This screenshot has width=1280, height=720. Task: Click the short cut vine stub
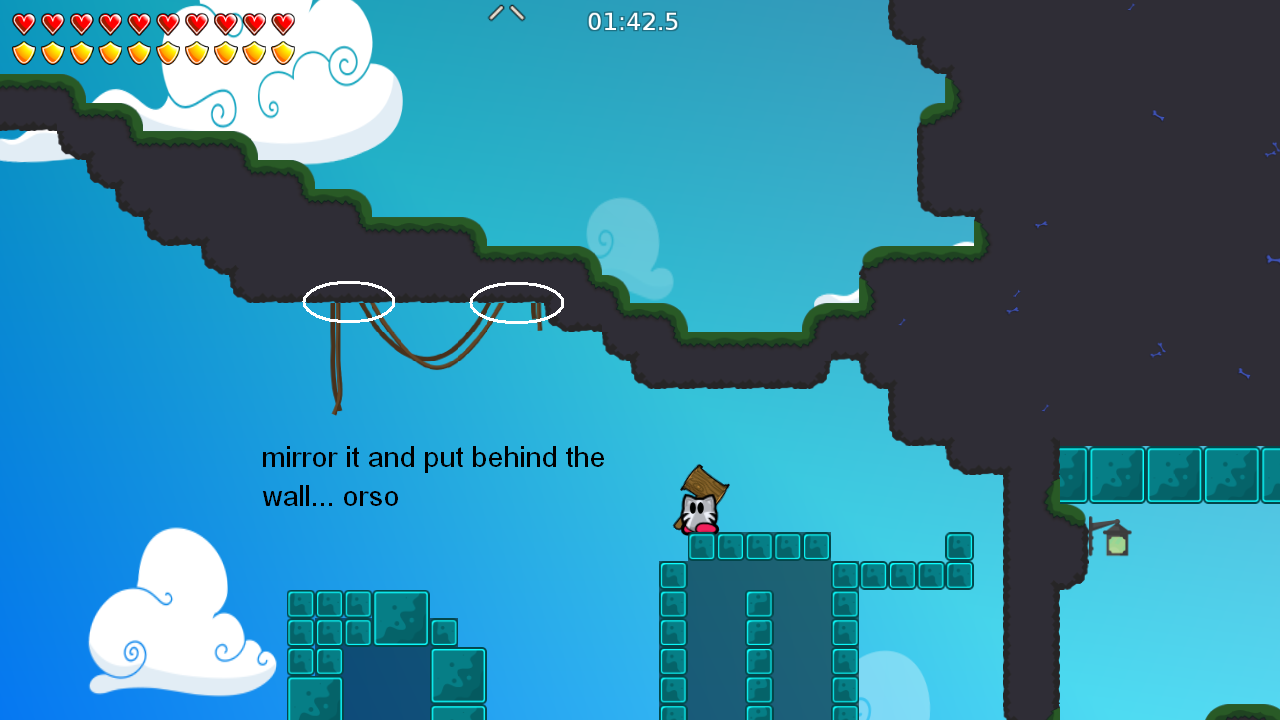pyautogui.click(x=541, y=315)
